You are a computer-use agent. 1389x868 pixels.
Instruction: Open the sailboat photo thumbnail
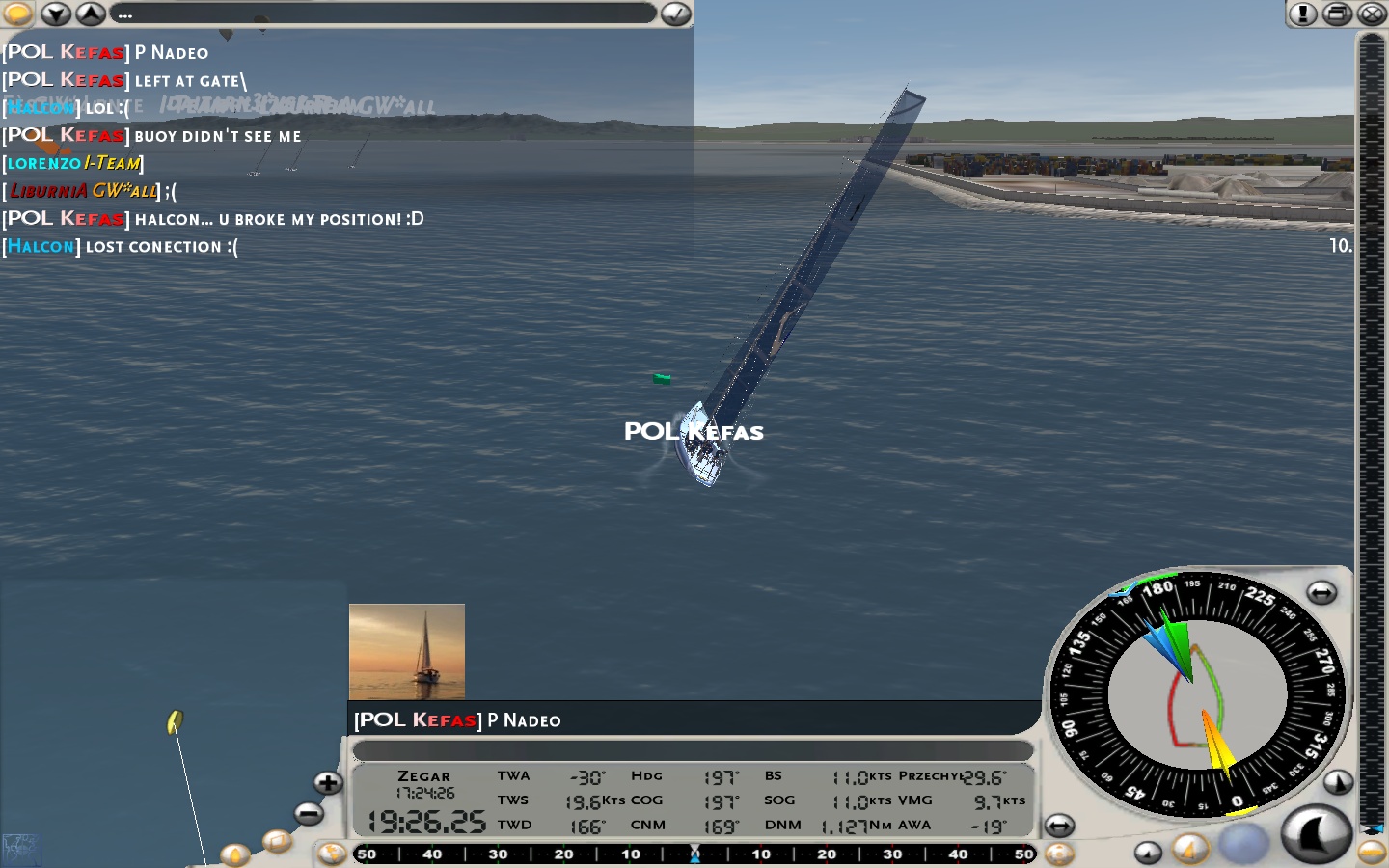click(407, 651)
